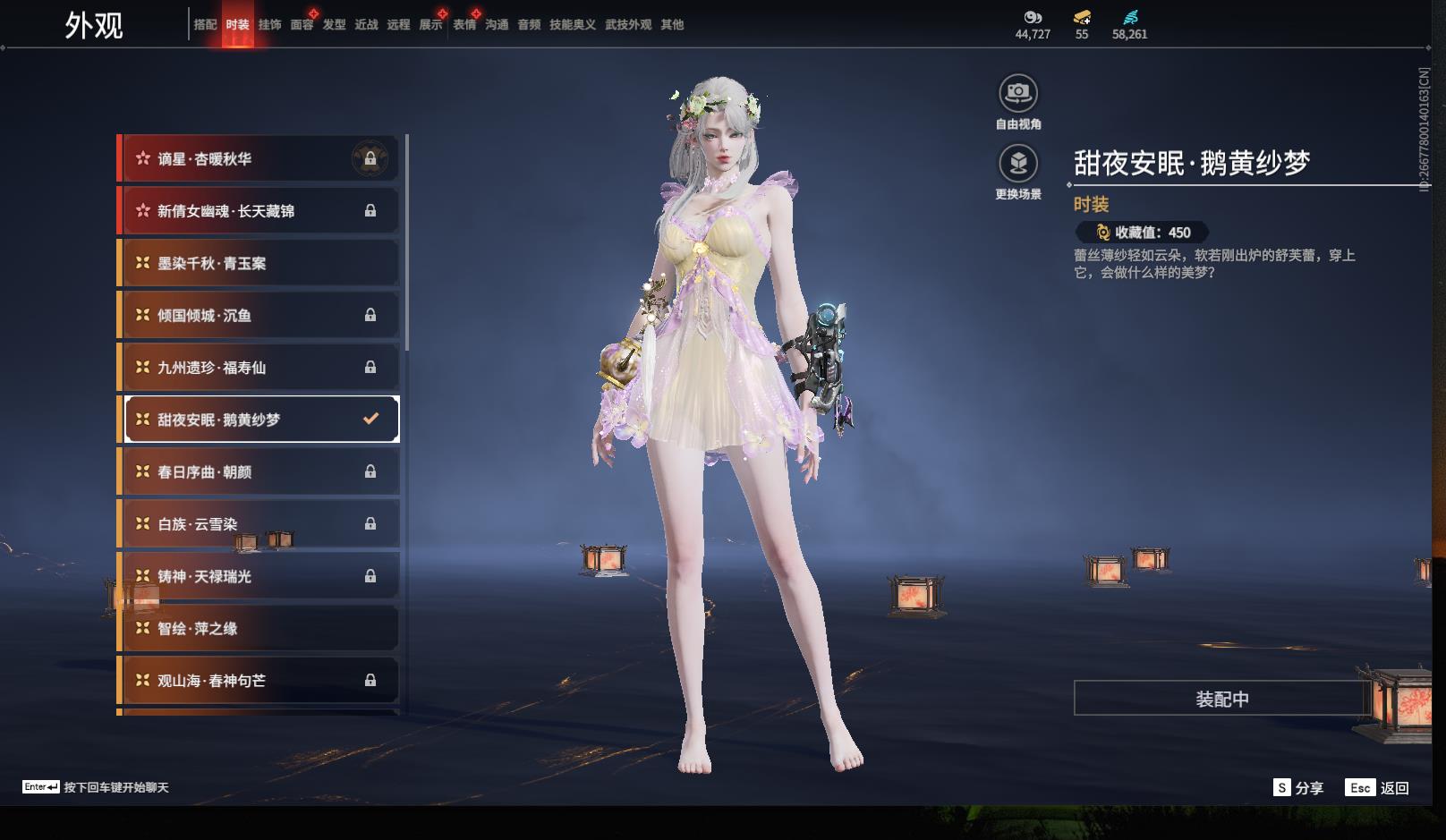Select the 墨染千秋·青玉案 outfit row
The height and width of the screenshot is (840, 1446).
point(259,264)
